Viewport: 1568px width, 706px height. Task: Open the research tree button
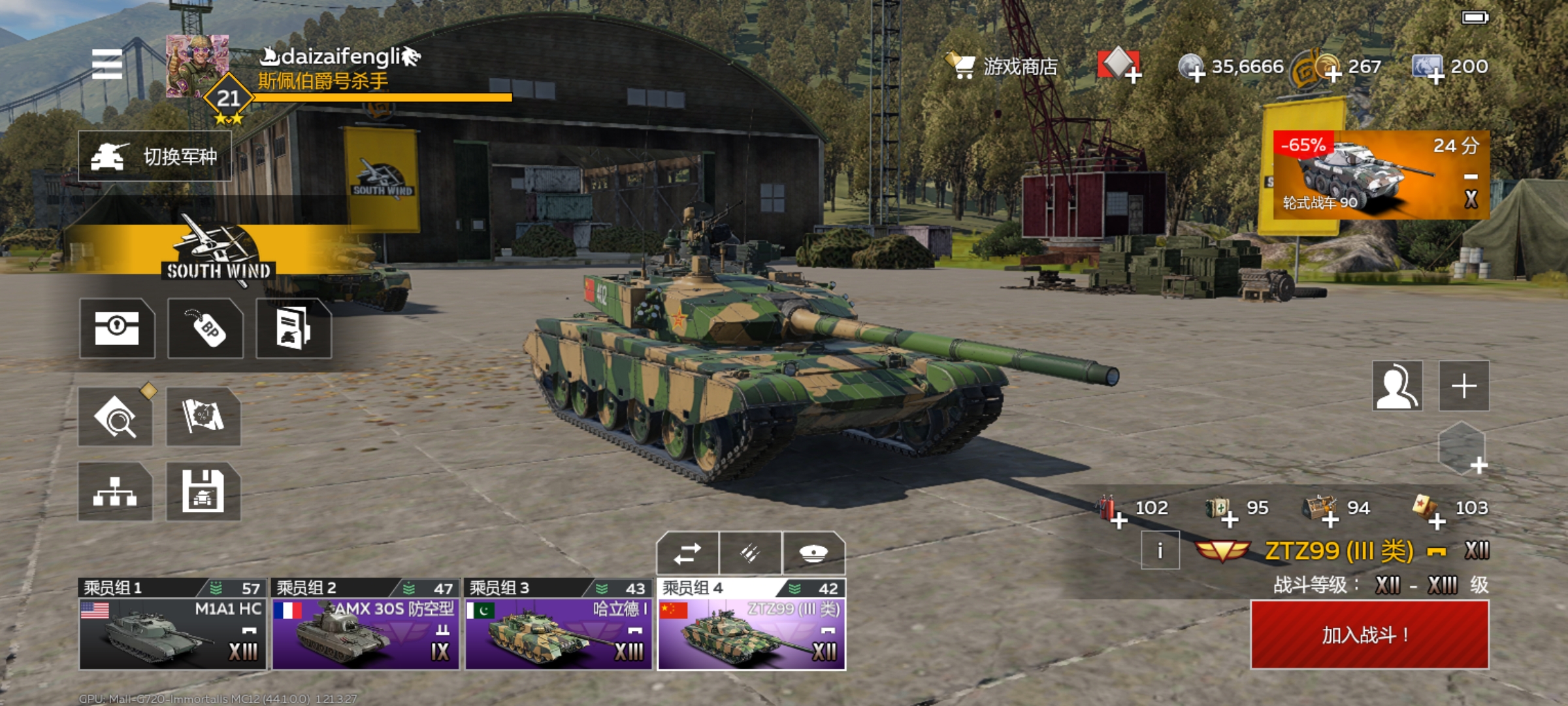(116, 492)
